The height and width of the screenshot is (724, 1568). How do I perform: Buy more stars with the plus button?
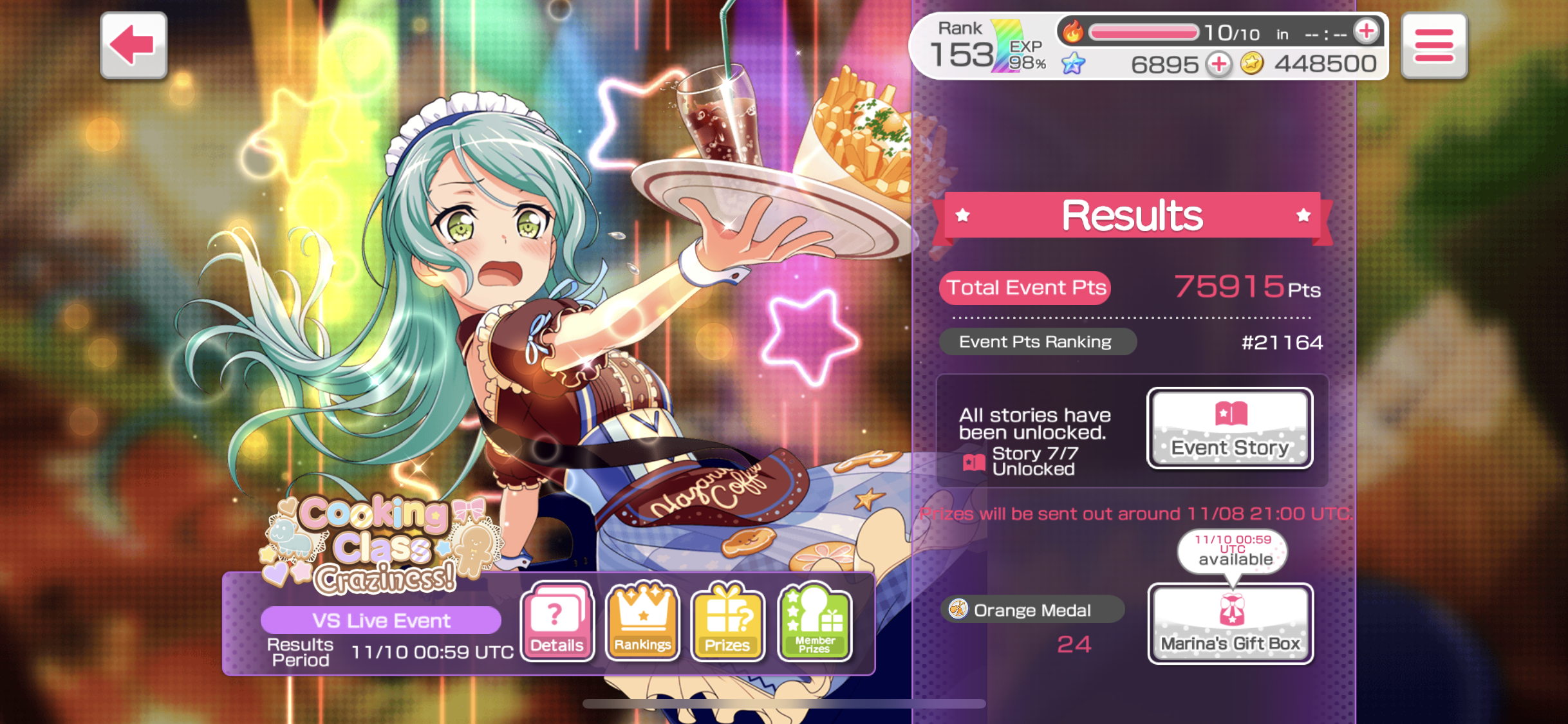(x=1218, y=64)
